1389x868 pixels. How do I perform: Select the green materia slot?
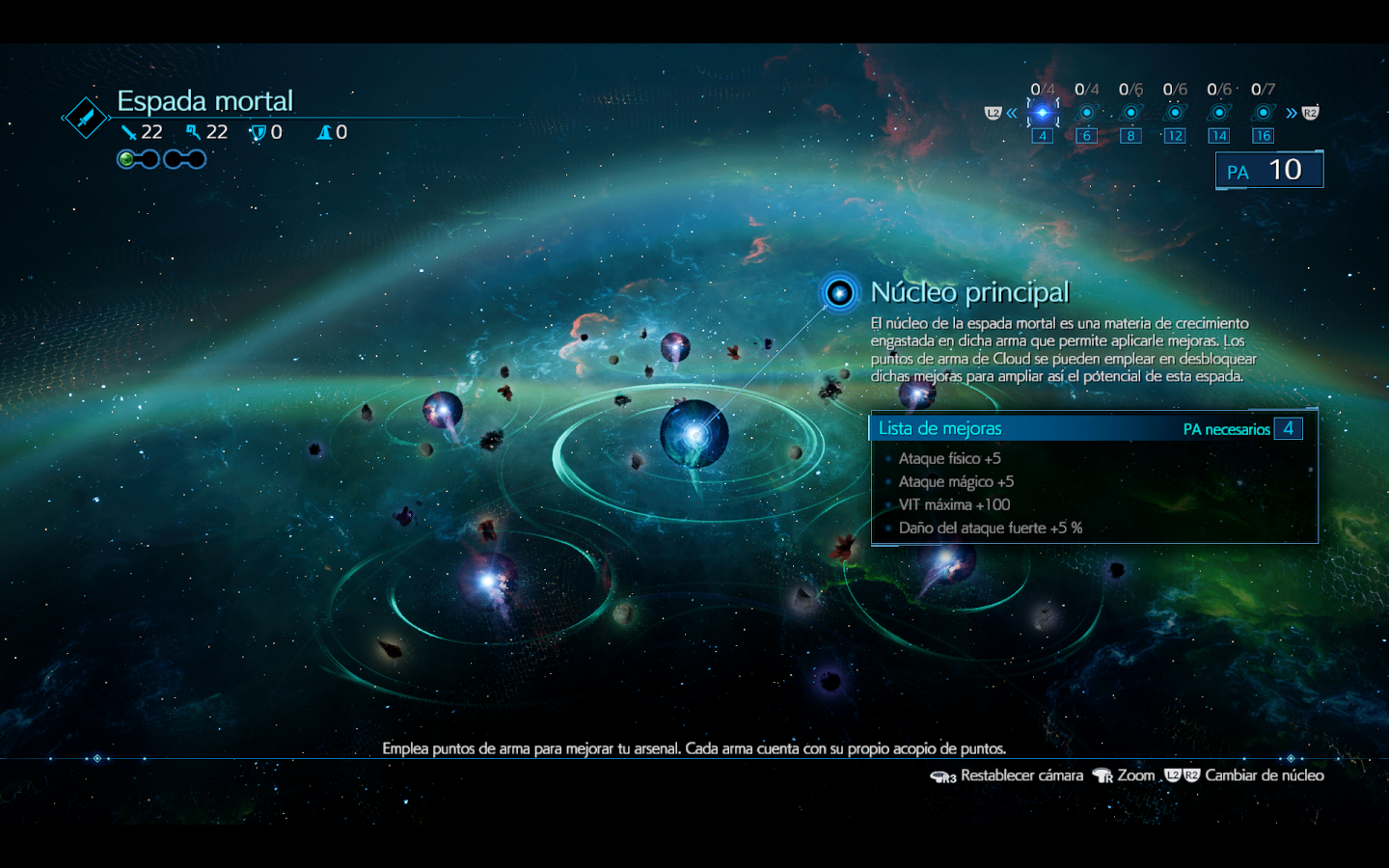pos(126,159)
